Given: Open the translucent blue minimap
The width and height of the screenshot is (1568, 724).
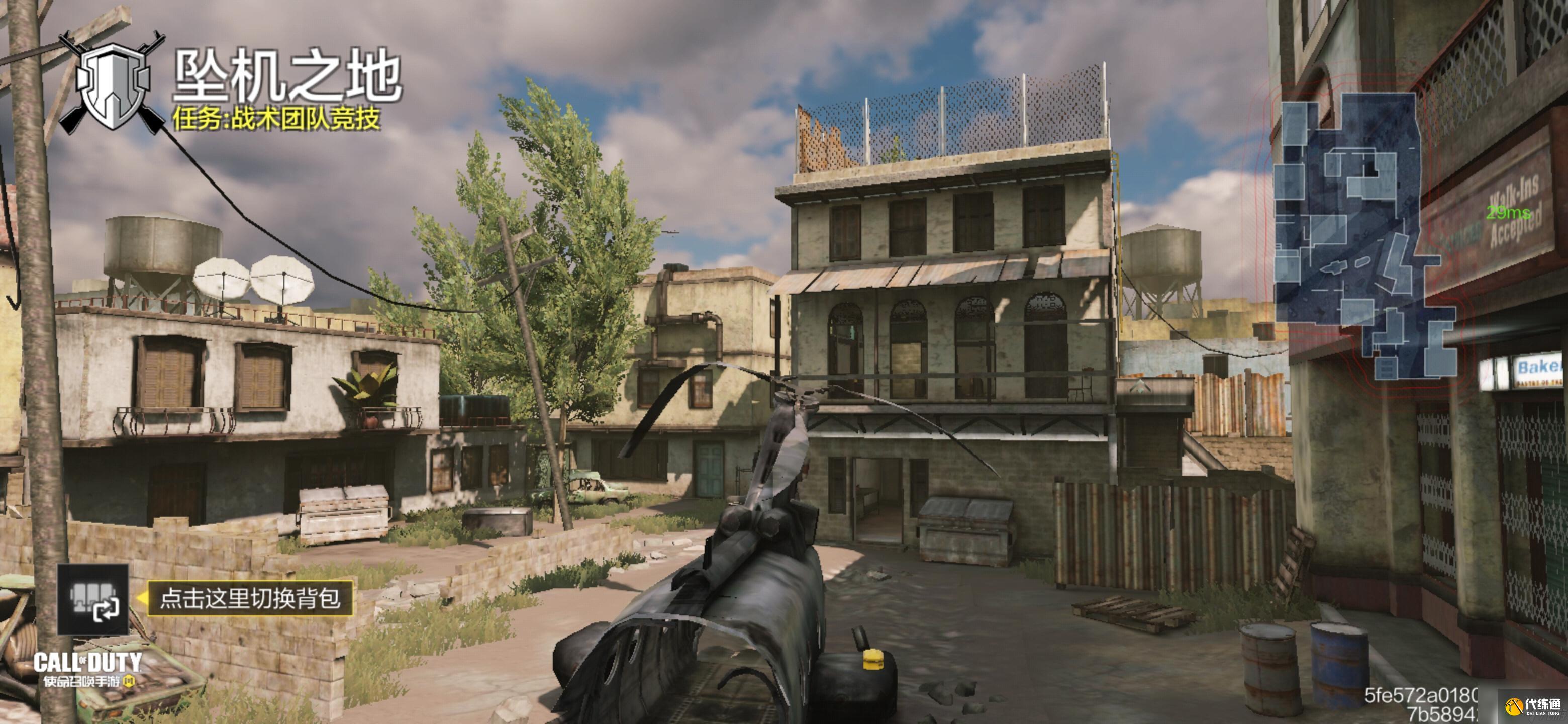Looking at the screenshot, I should point(1363,235).
